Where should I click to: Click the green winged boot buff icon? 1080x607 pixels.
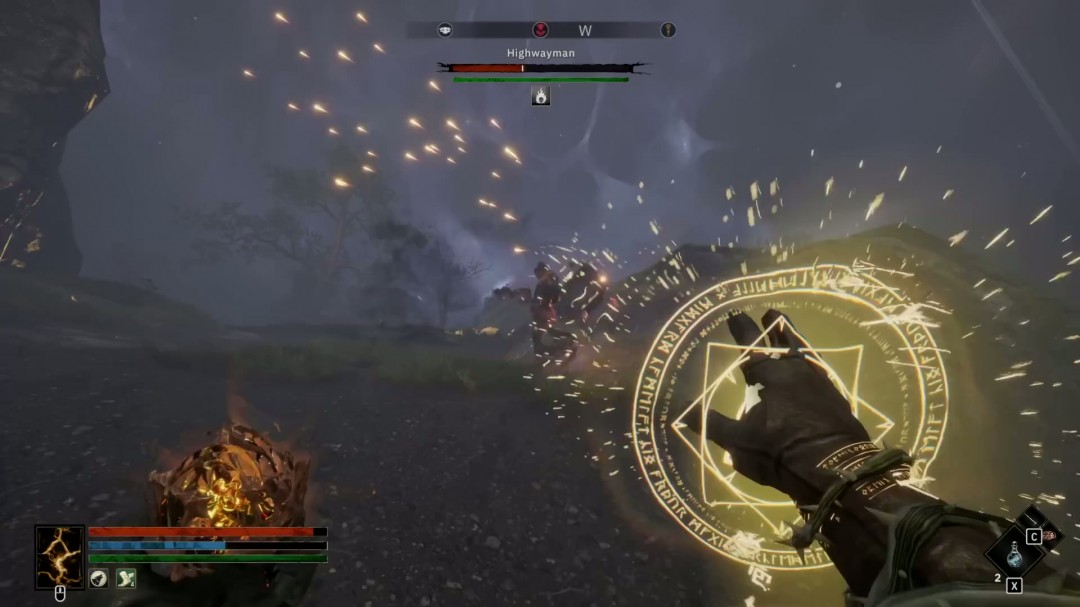click(x=126, y=578)
